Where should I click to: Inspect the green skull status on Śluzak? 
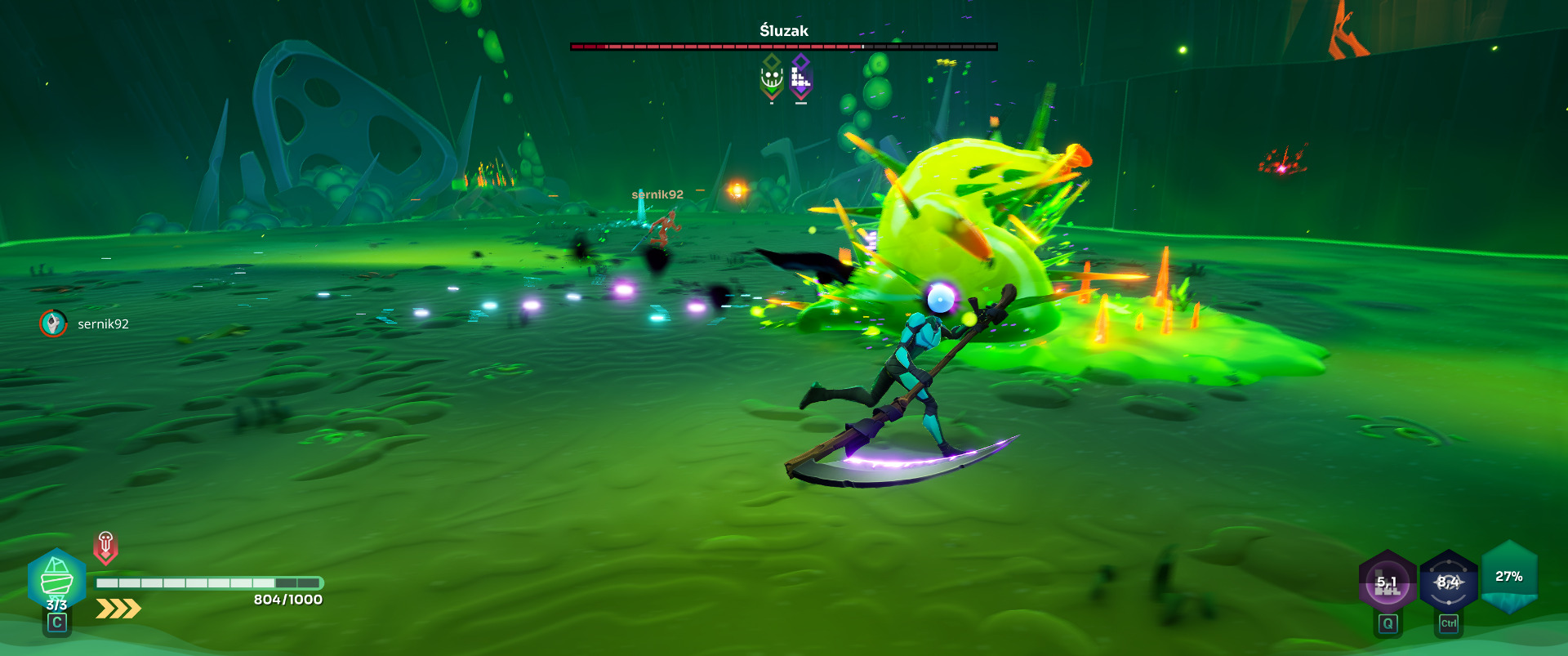tap(772, 78)
